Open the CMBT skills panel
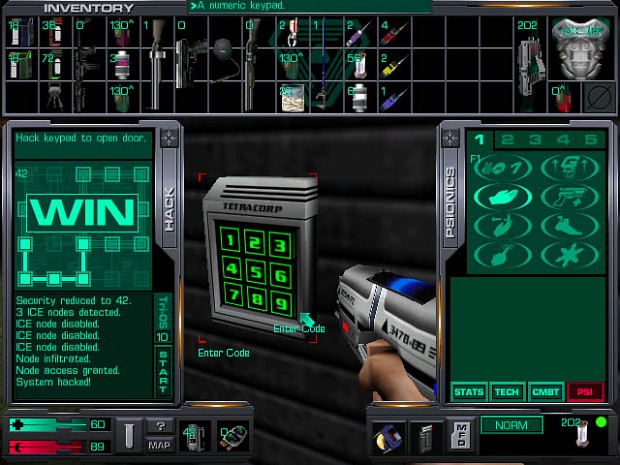620x465 pixels. point(545,391)
